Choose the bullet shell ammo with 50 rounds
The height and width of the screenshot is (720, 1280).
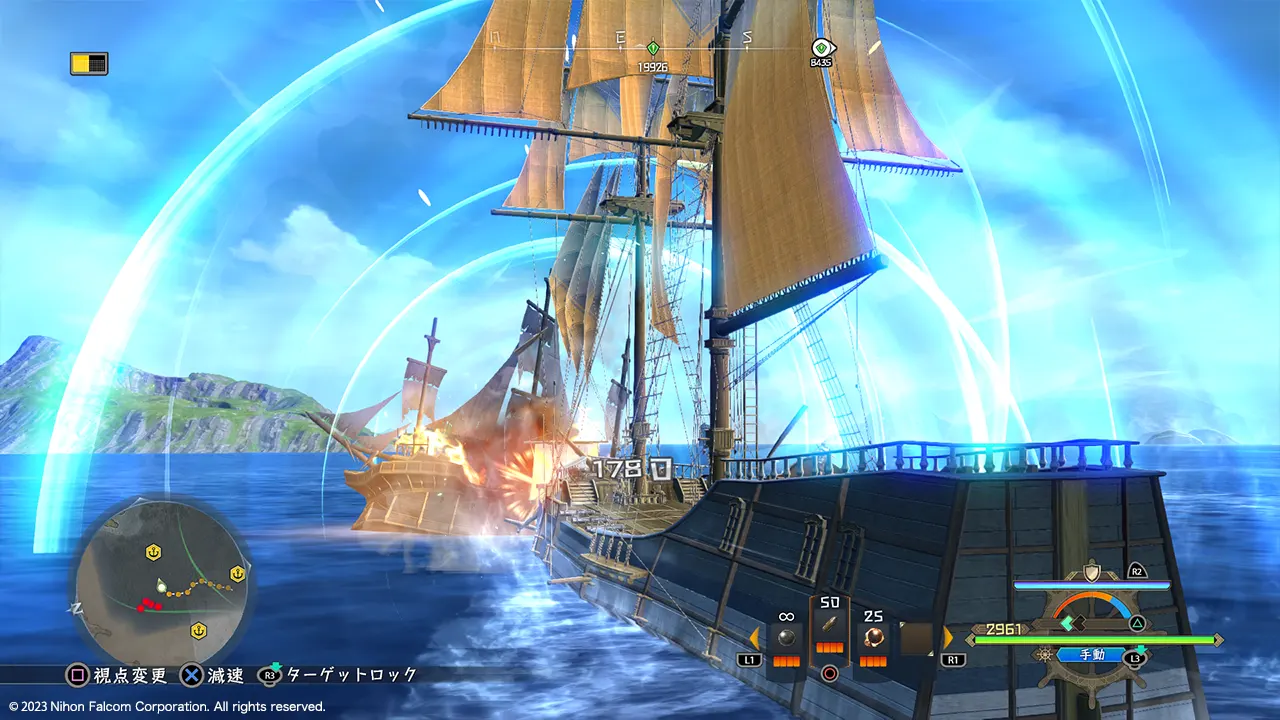(829, 626)
